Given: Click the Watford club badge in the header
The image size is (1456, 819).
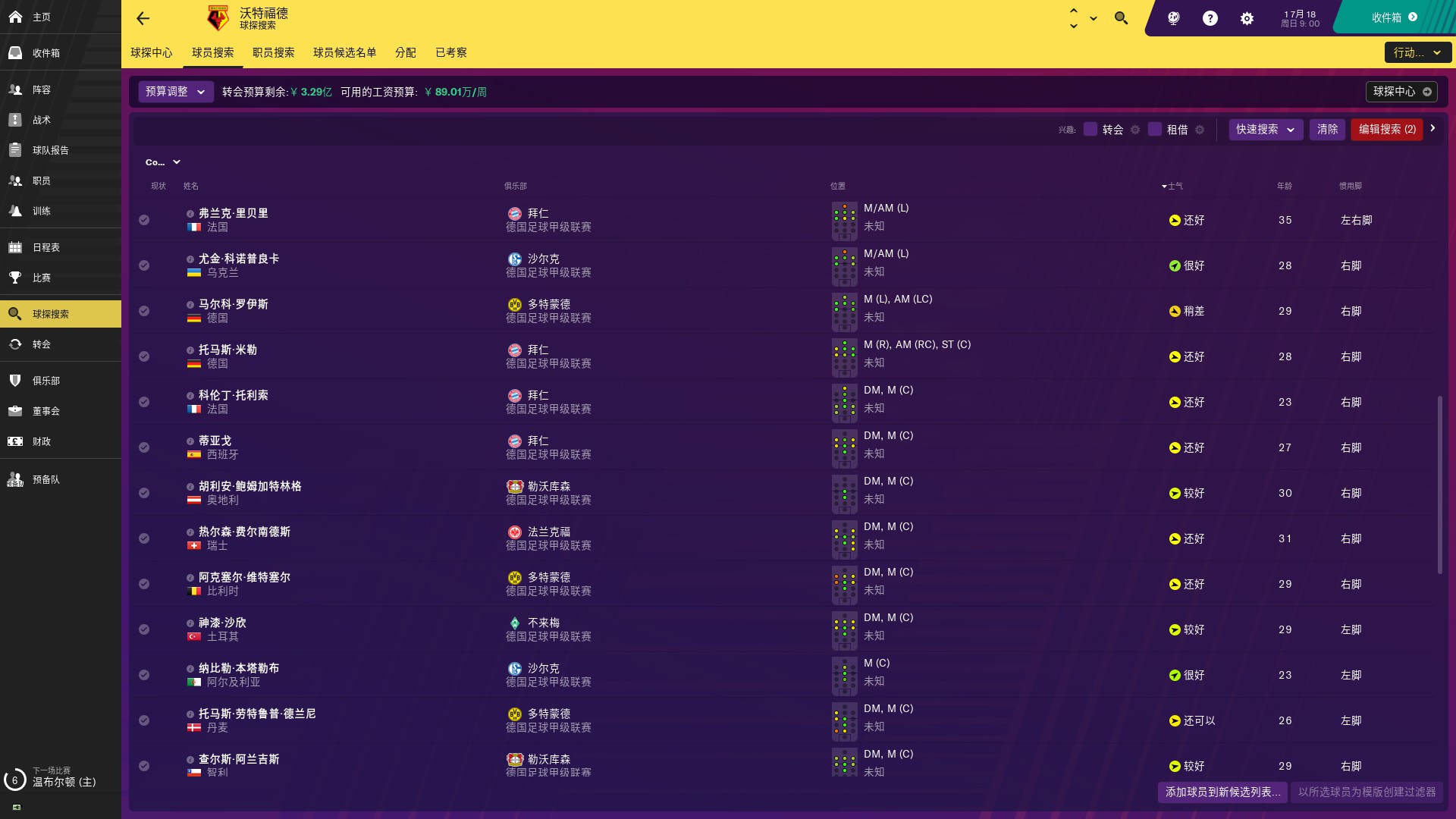Looking at the screenshot, I should point(217,18).
